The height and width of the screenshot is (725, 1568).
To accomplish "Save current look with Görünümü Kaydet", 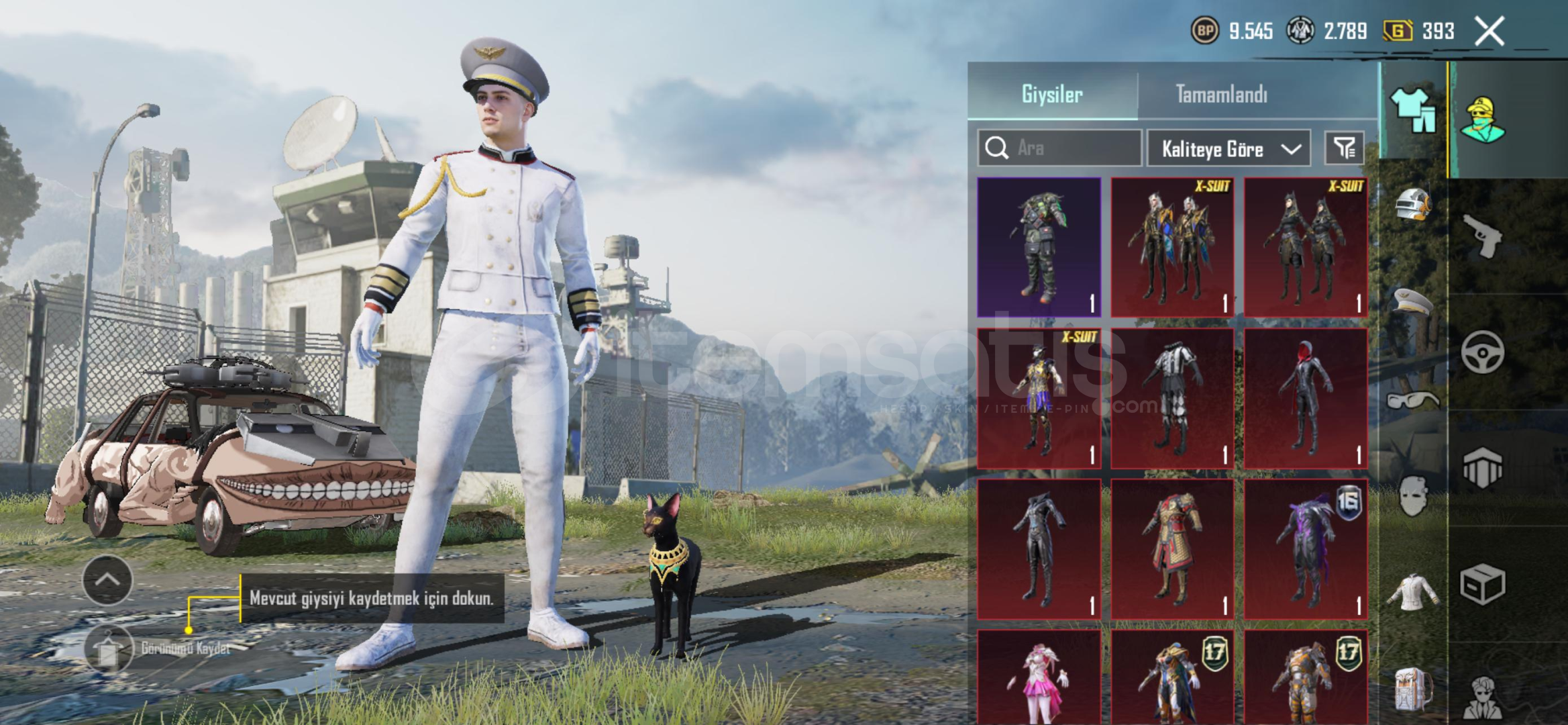I will (109, 648).
